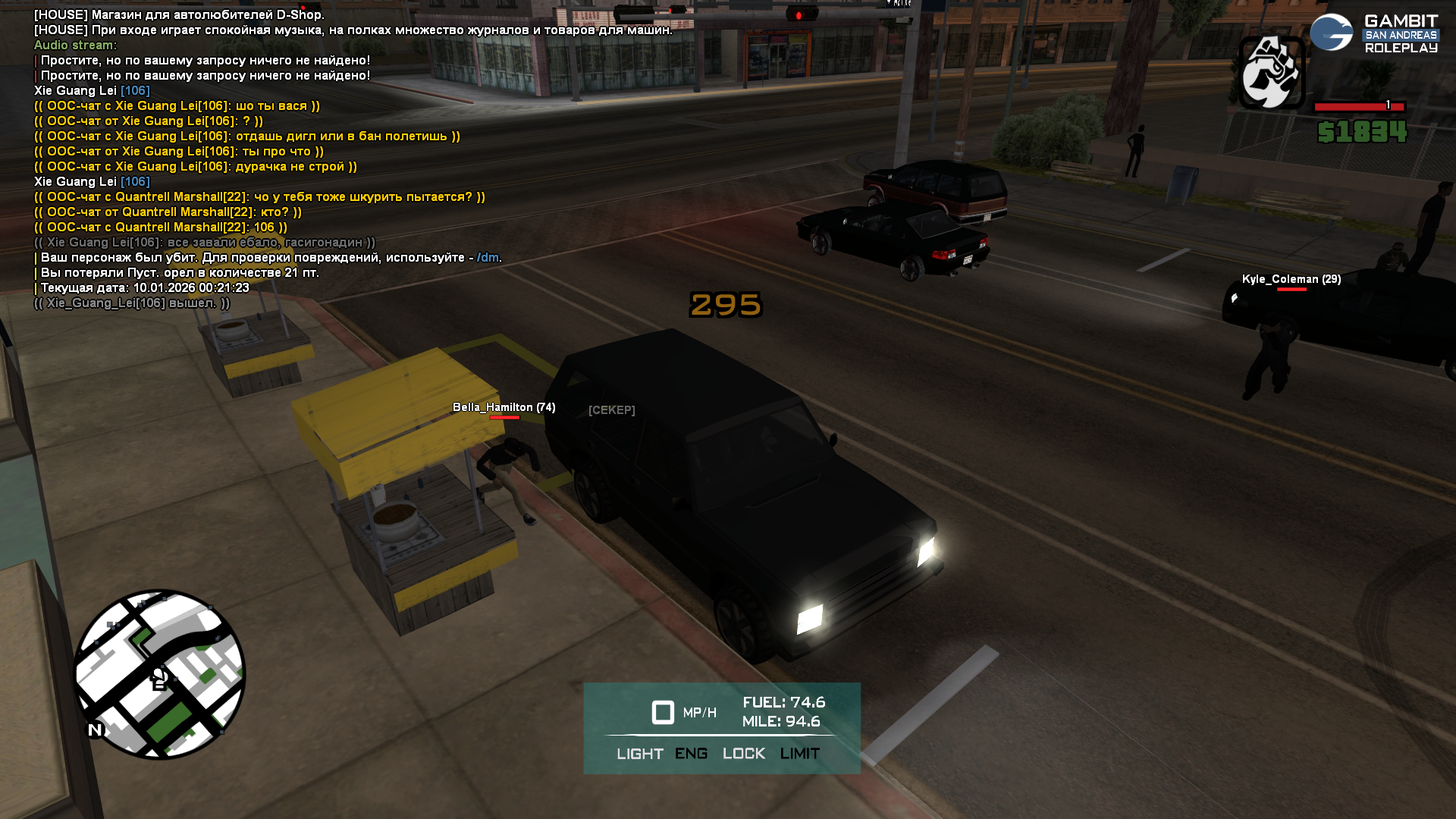Image resolution: width=1456 pixels, height=819 pixels.
Task: Click the /dm command link in chat
Action: coord(488,258)
